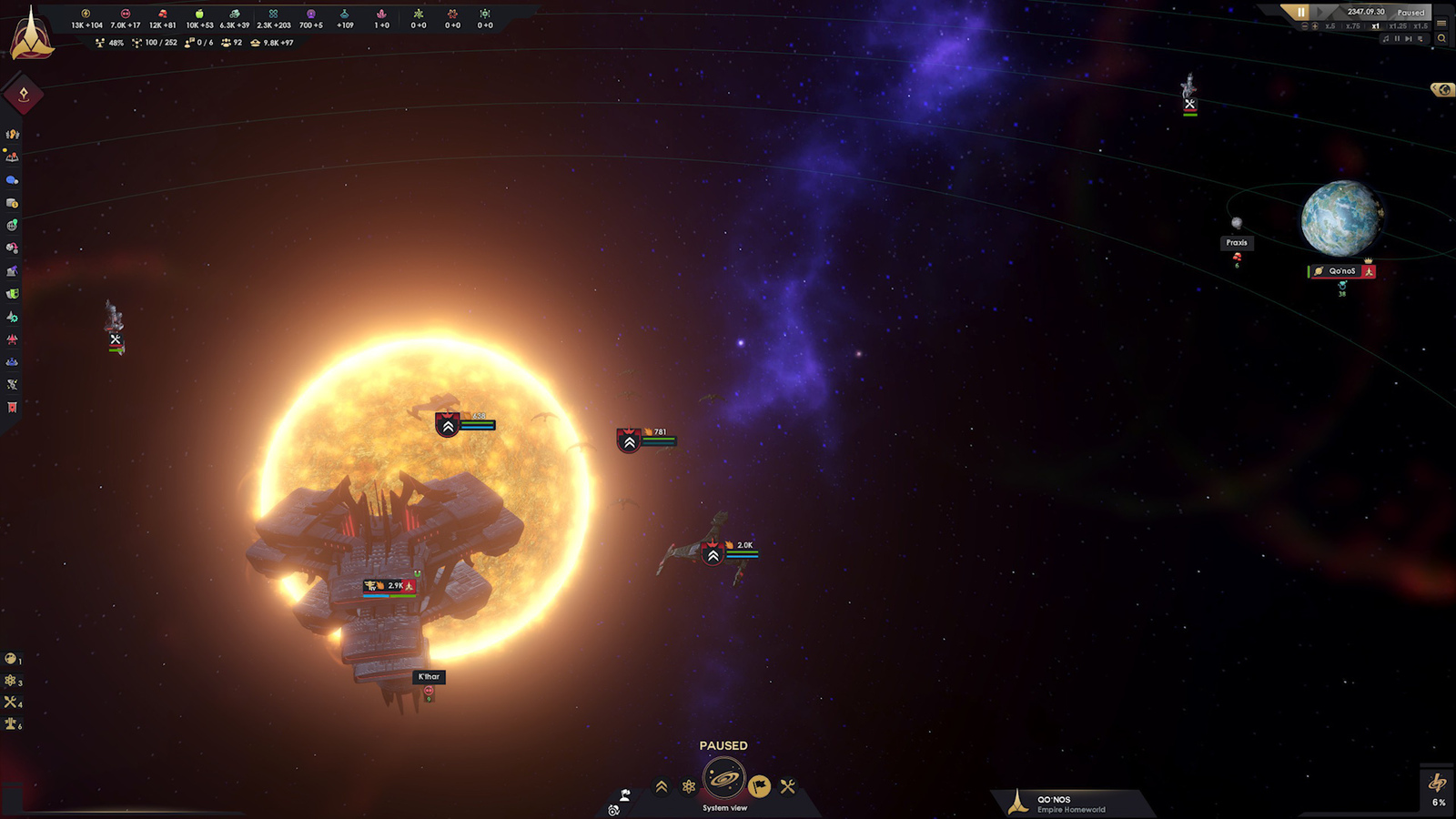The height and width of the screenshot is (819, 1456).
Task: Click the Klingon empire emblem top-left
Action: [32, 39]
